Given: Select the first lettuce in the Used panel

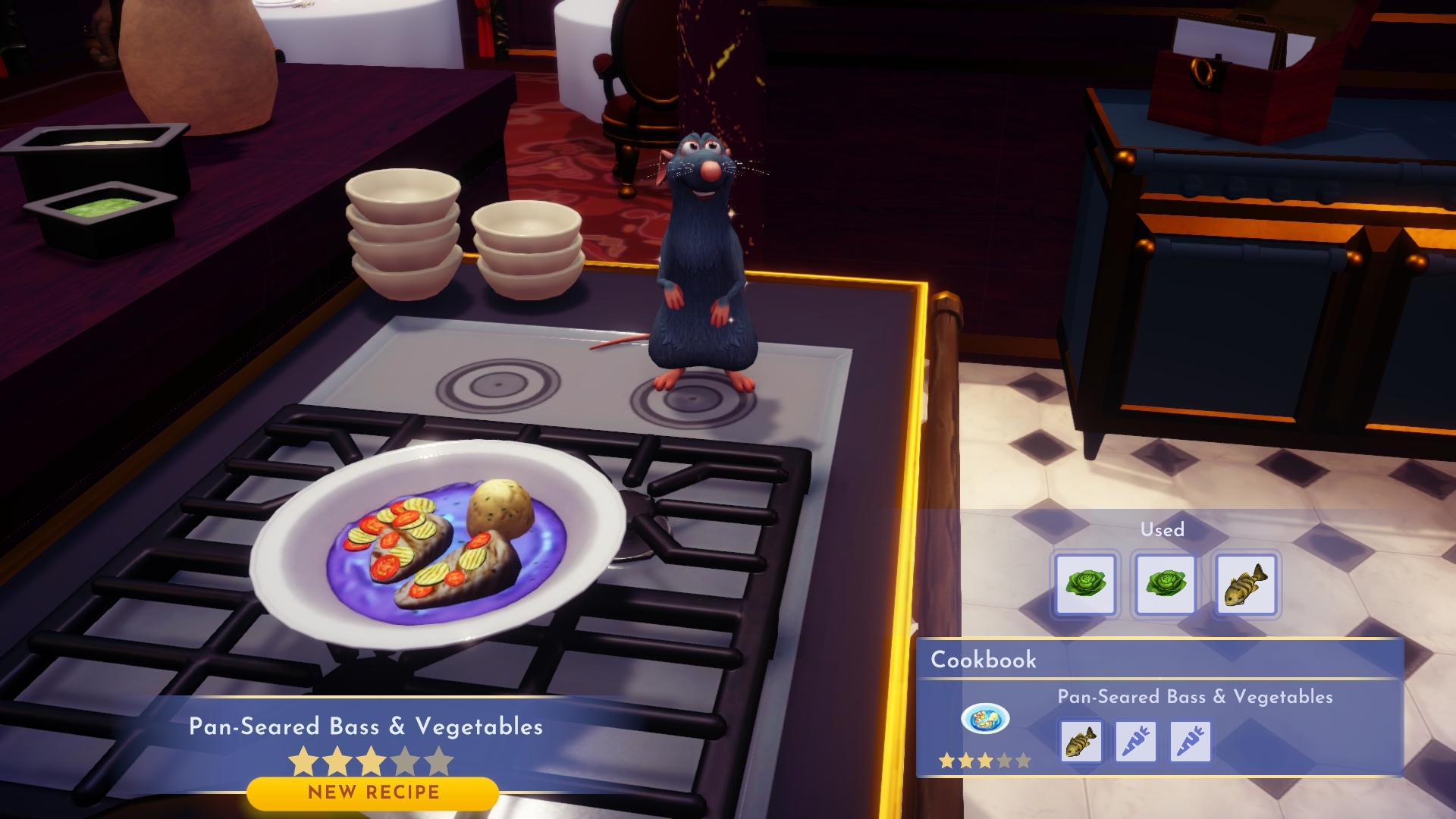Looking at the screenshot, I should (x=1086, y=585).
